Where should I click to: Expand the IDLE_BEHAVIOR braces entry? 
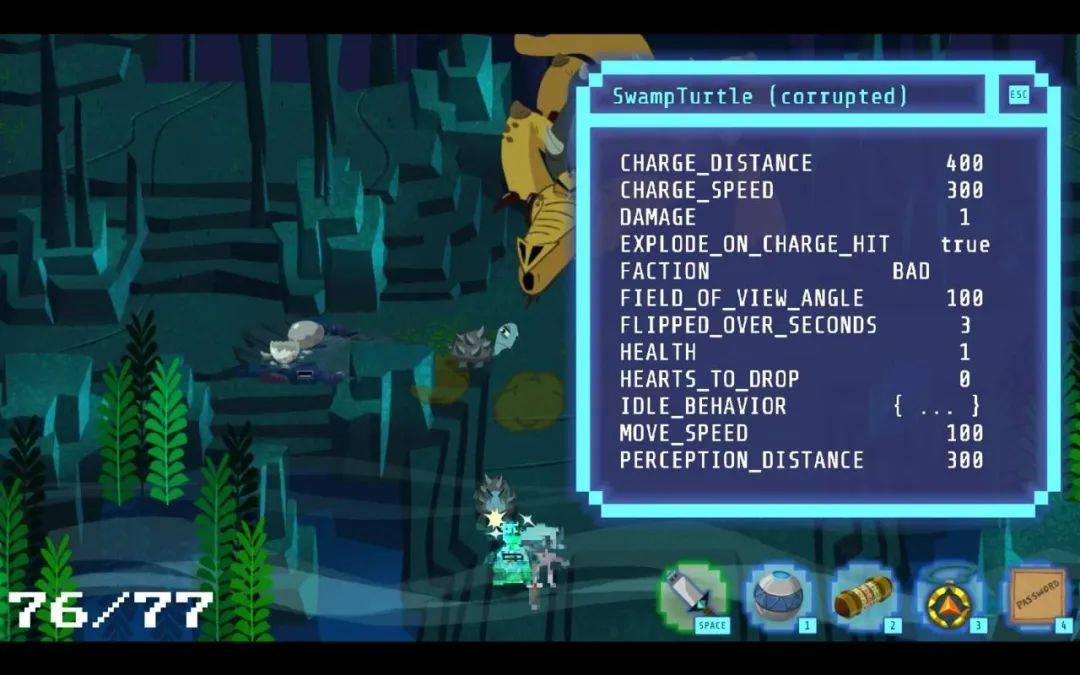point(936,406)
